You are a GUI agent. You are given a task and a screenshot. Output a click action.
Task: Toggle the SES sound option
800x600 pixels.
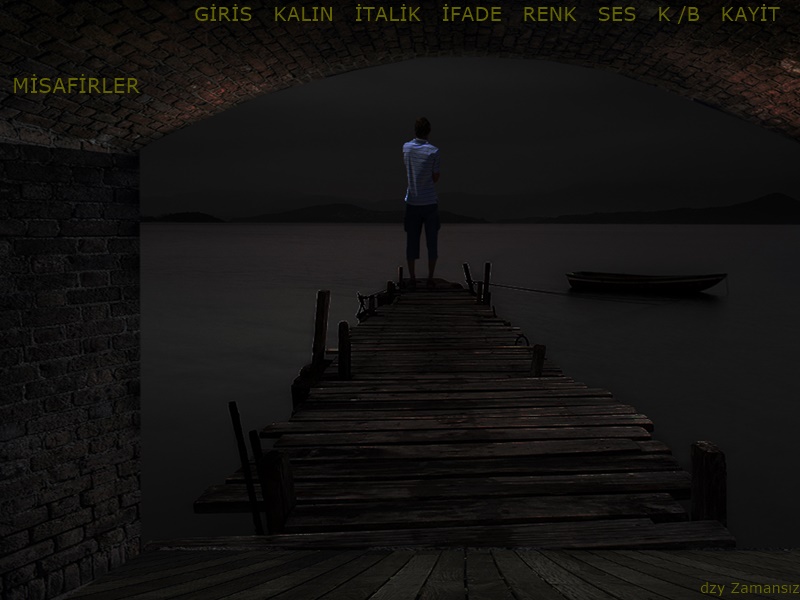[616, 15]
